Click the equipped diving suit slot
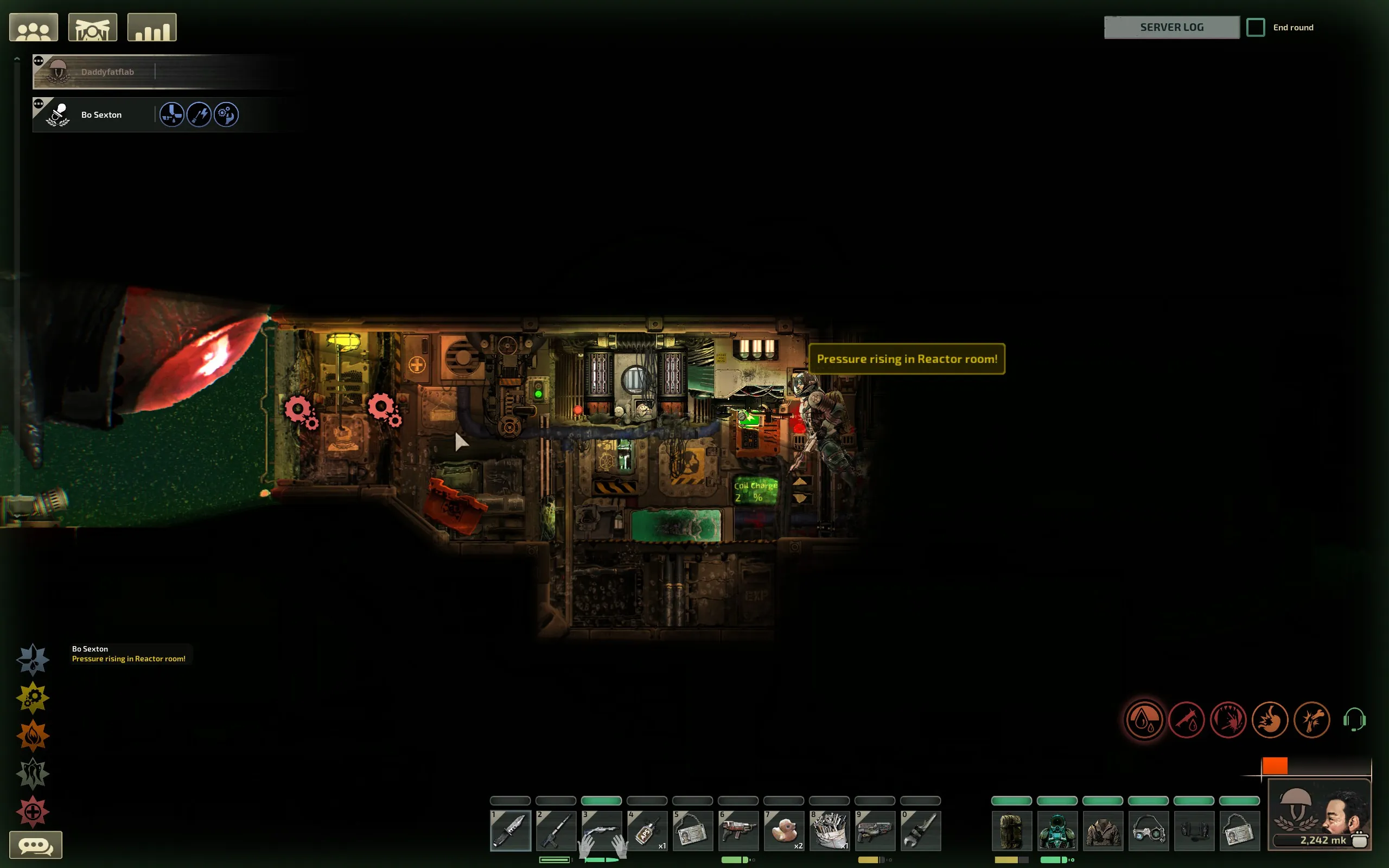The width and height of the screenshot is (1389, 868). pos(1057,831)
